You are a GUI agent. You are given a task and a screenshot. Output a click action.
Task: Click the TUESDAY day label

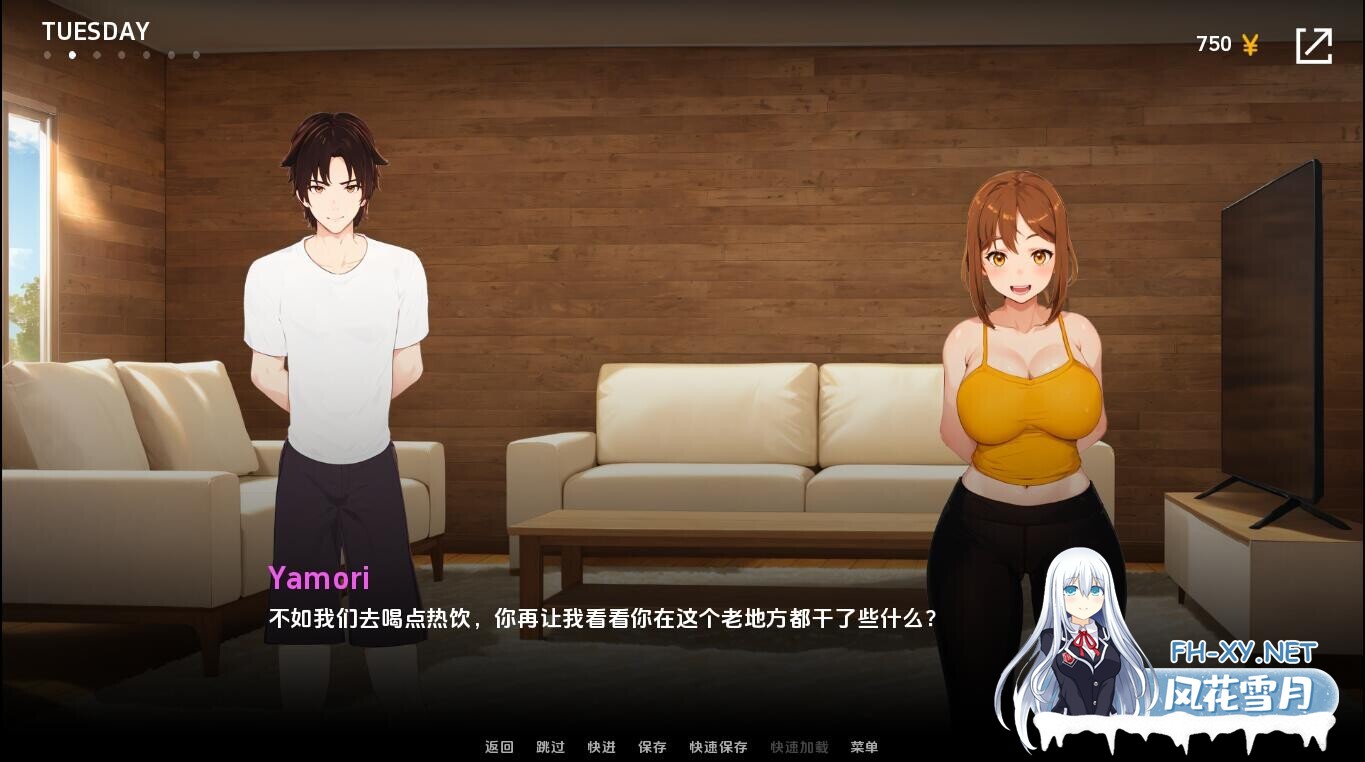click(95, 30)
